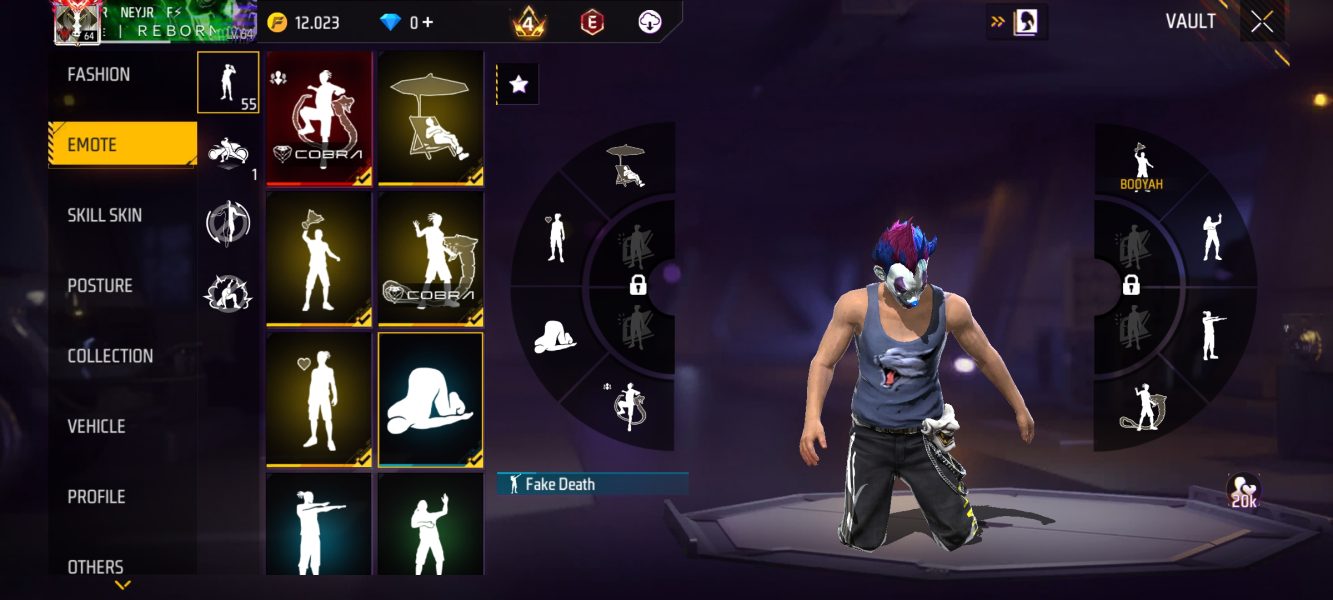Select the Fake Death emote tile
This screenshot has width=1333, height=600.
click(431, 400)
